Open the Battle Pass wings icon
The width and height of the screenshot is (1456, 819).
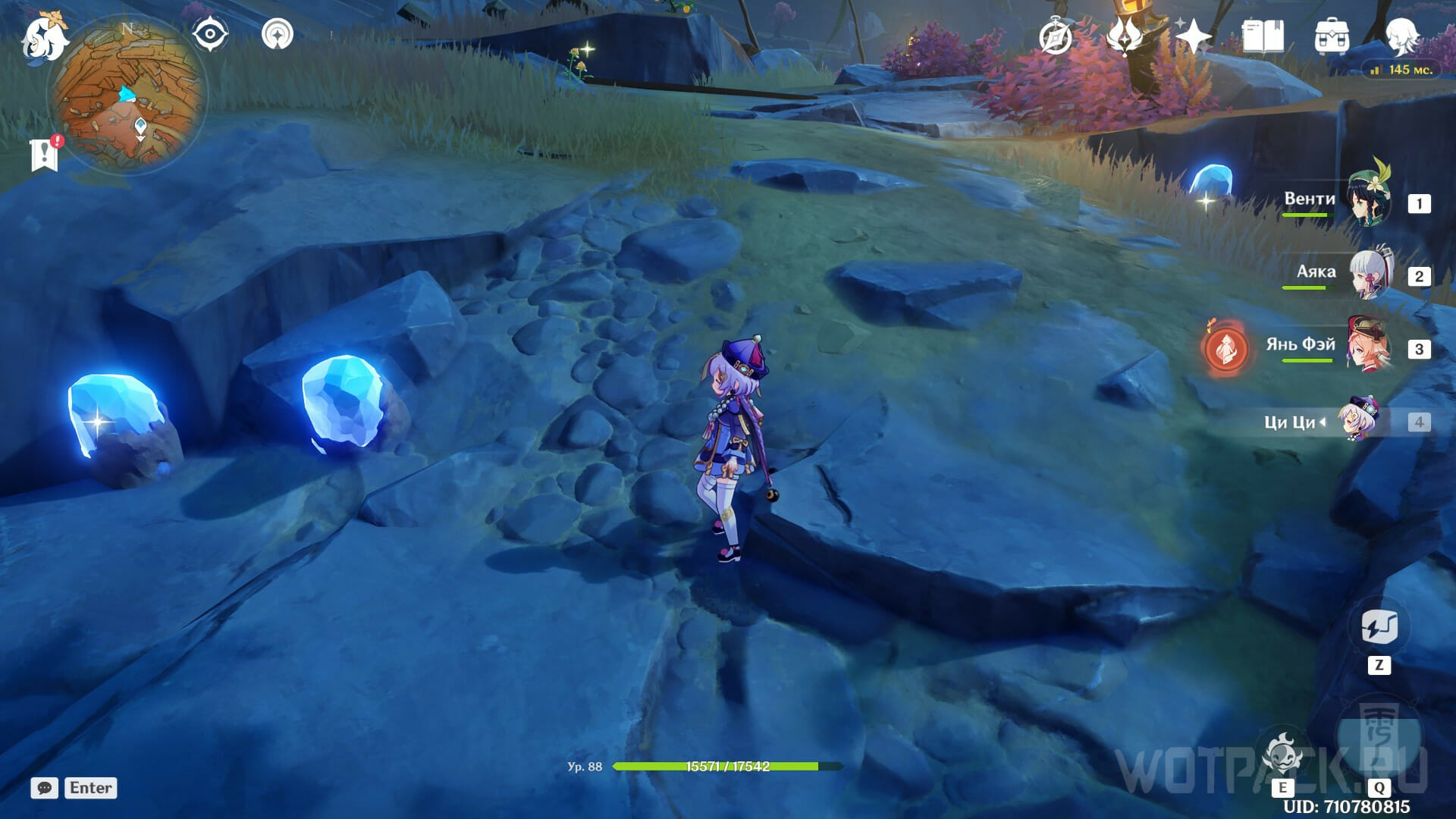point(1124,36)
